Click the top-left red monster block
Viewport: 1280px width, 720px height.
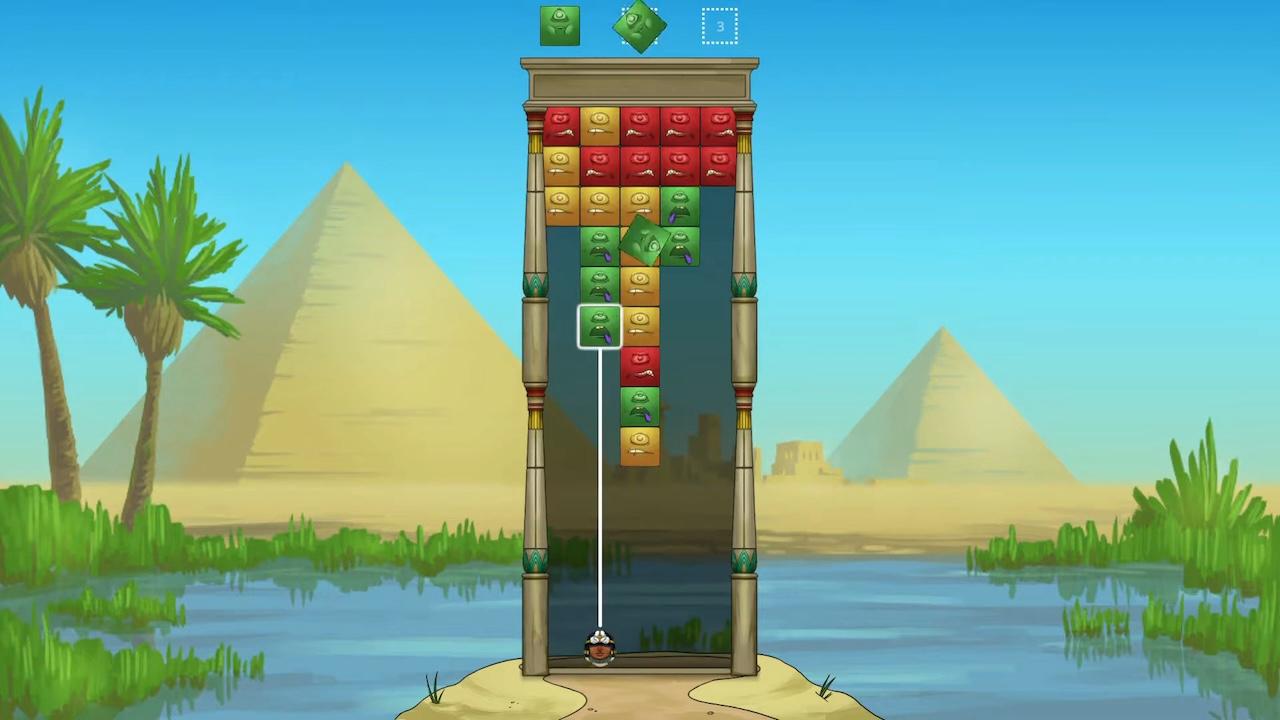point(560,120)
